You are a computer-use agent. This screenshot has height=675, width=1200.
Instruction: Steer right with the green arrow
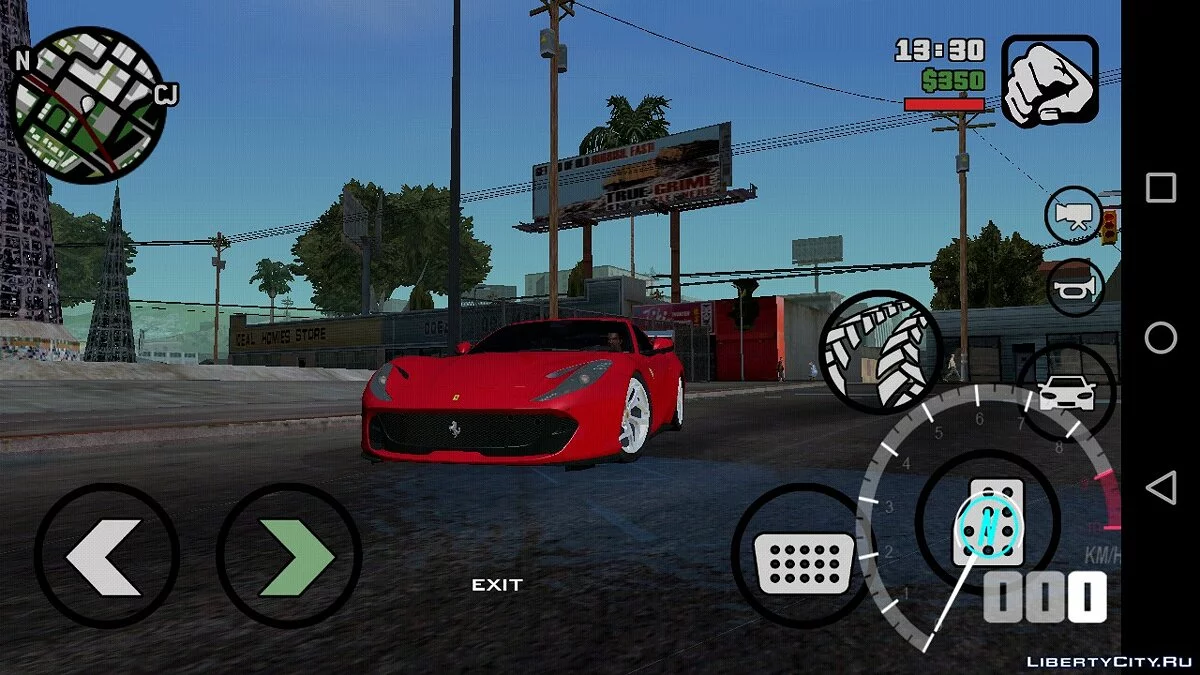pyautogui.click(x=289, y=555)
